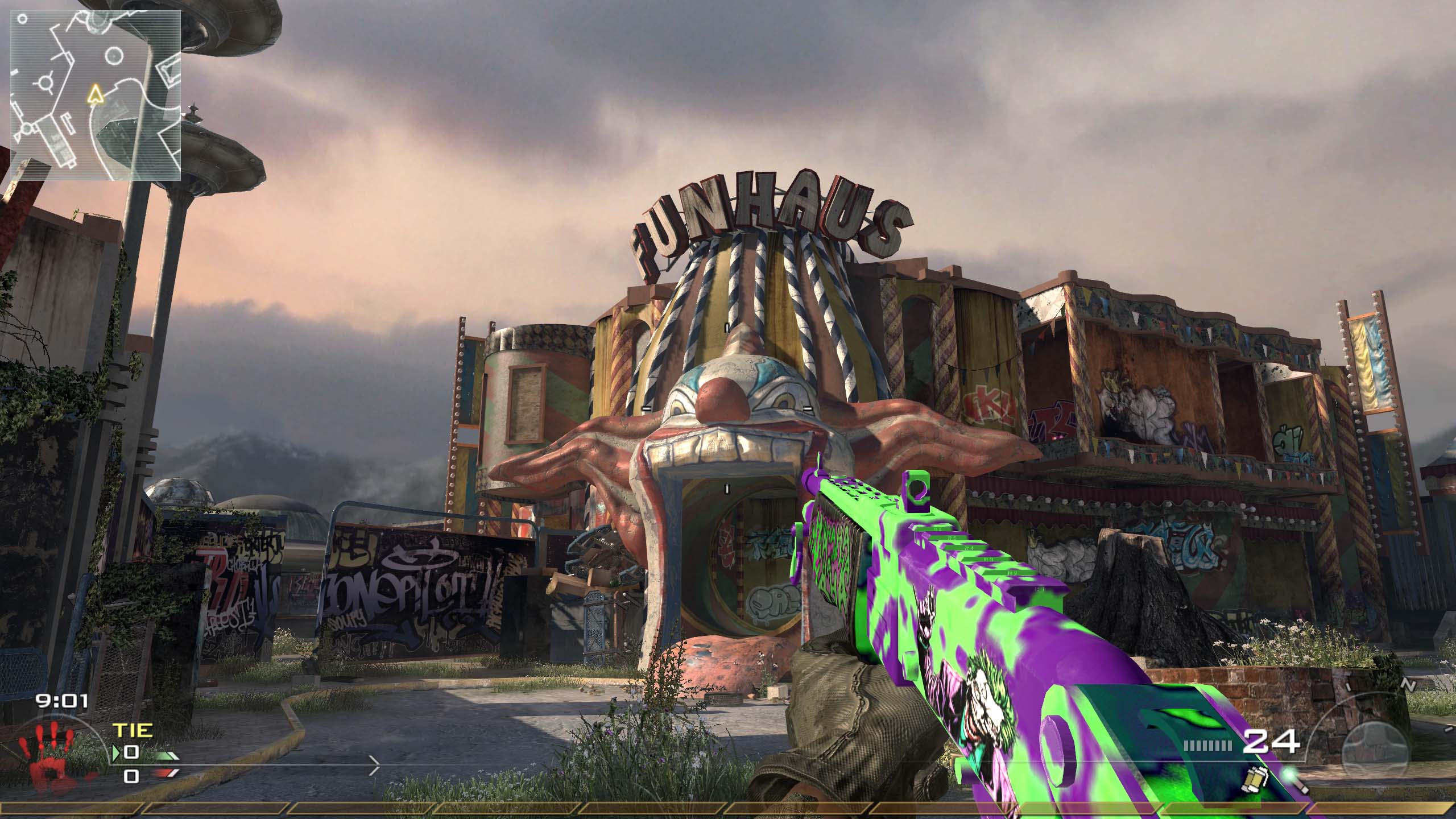Select the yellow player arrow on the minimap
Viewport: 1456px width, 819px height.
[x=96, y=94]
